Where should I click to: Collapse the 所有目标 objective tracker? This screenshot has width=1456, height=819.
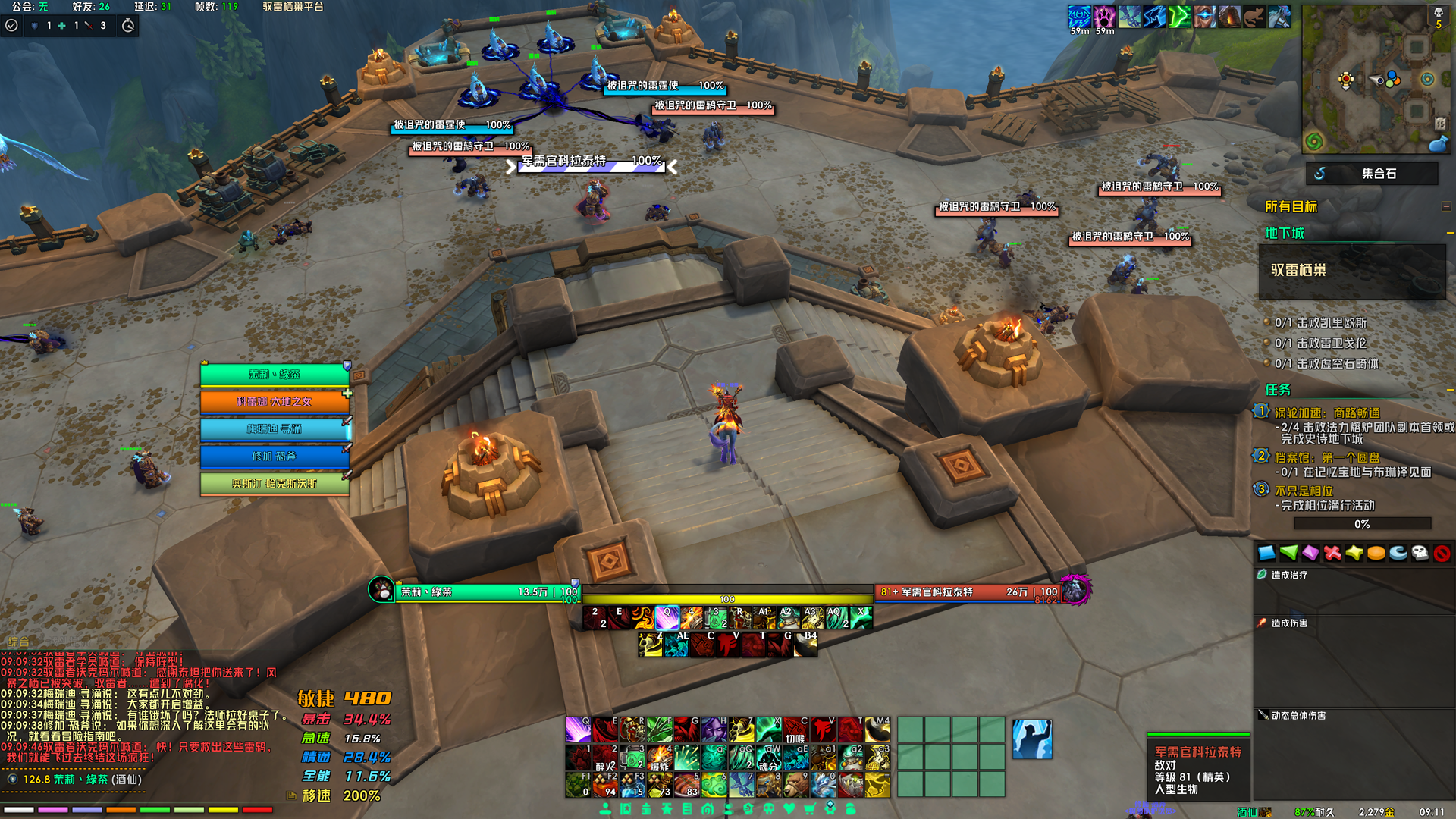[x=1445, y=206]
